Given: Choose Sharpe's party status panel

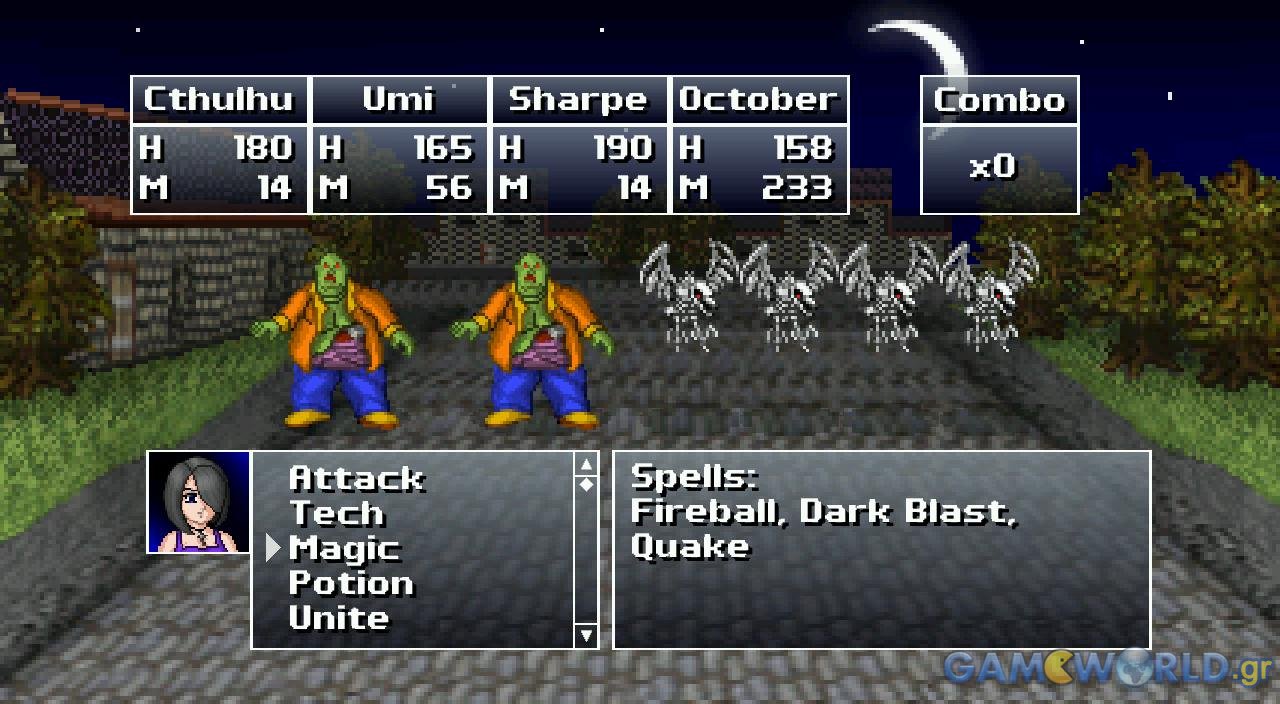Looking at the screenshot, I should click(578, 145).
